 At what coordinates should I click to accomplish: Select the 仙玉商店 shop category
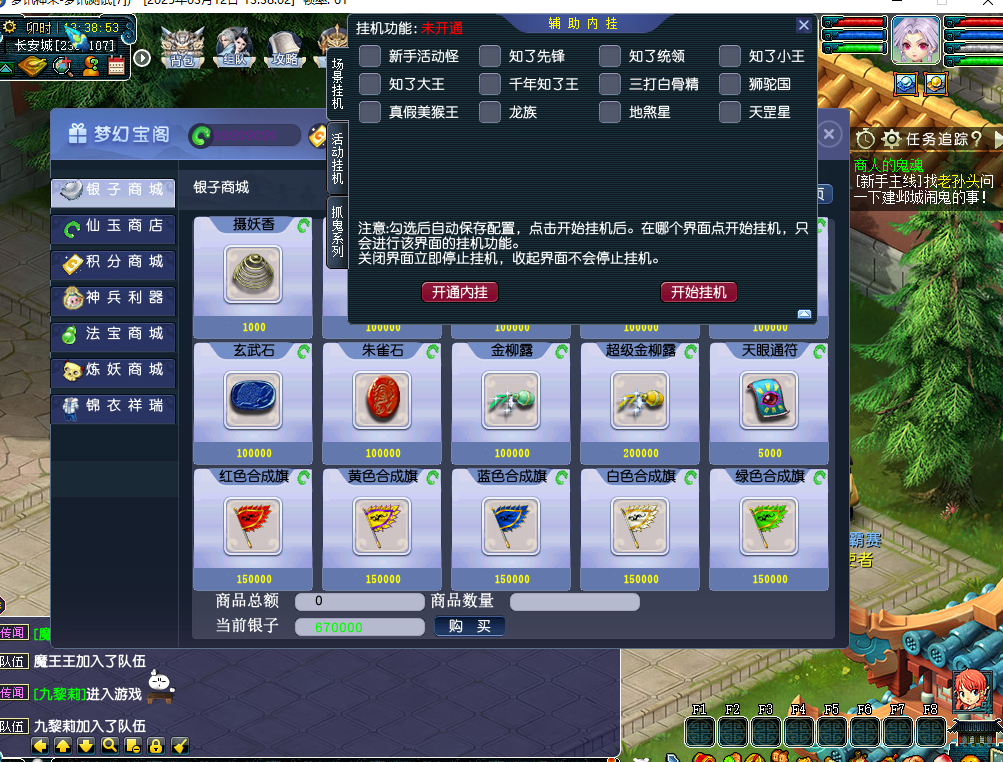tap(113, 227)
